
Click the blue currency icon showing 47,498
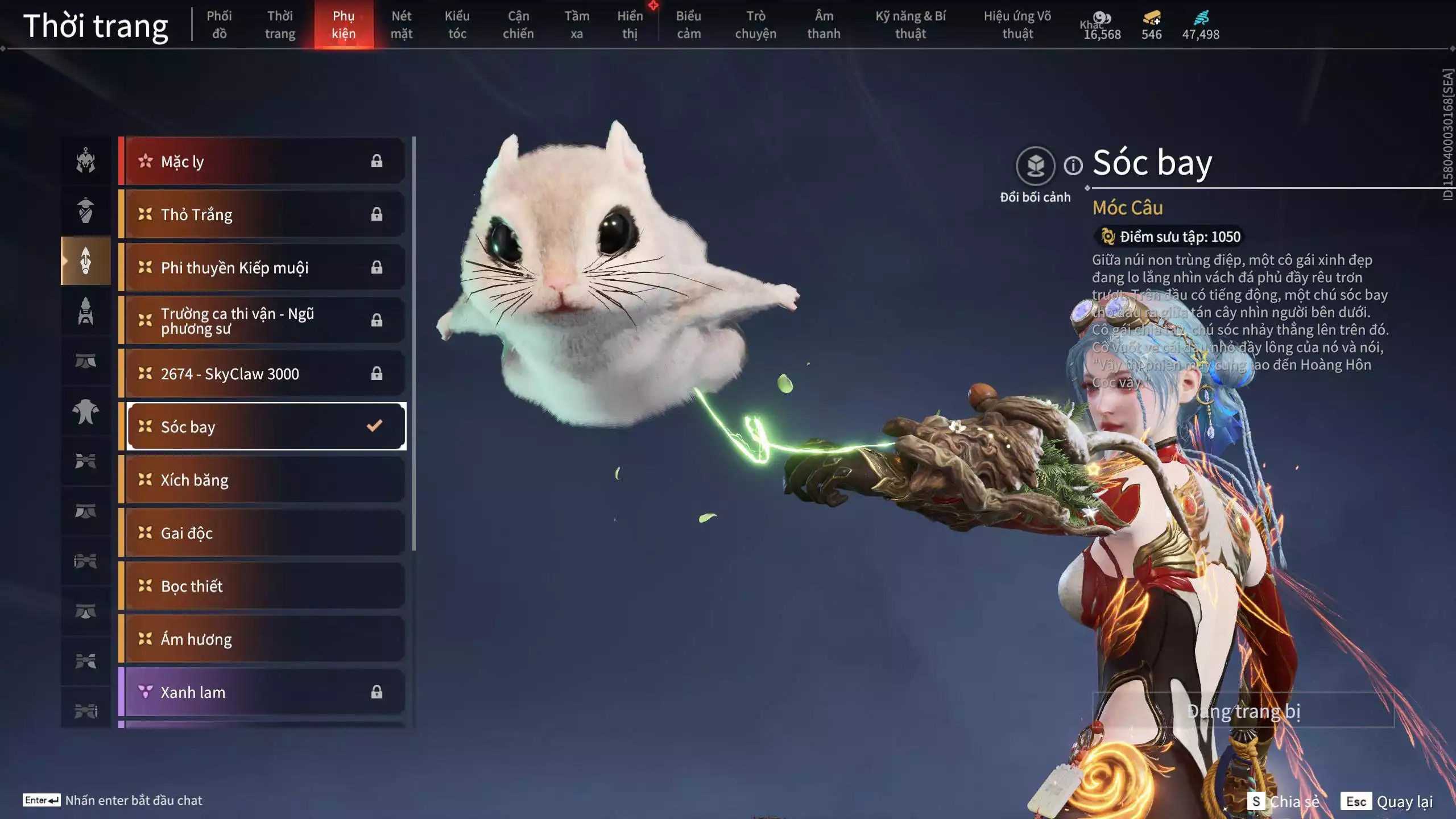1200,17
